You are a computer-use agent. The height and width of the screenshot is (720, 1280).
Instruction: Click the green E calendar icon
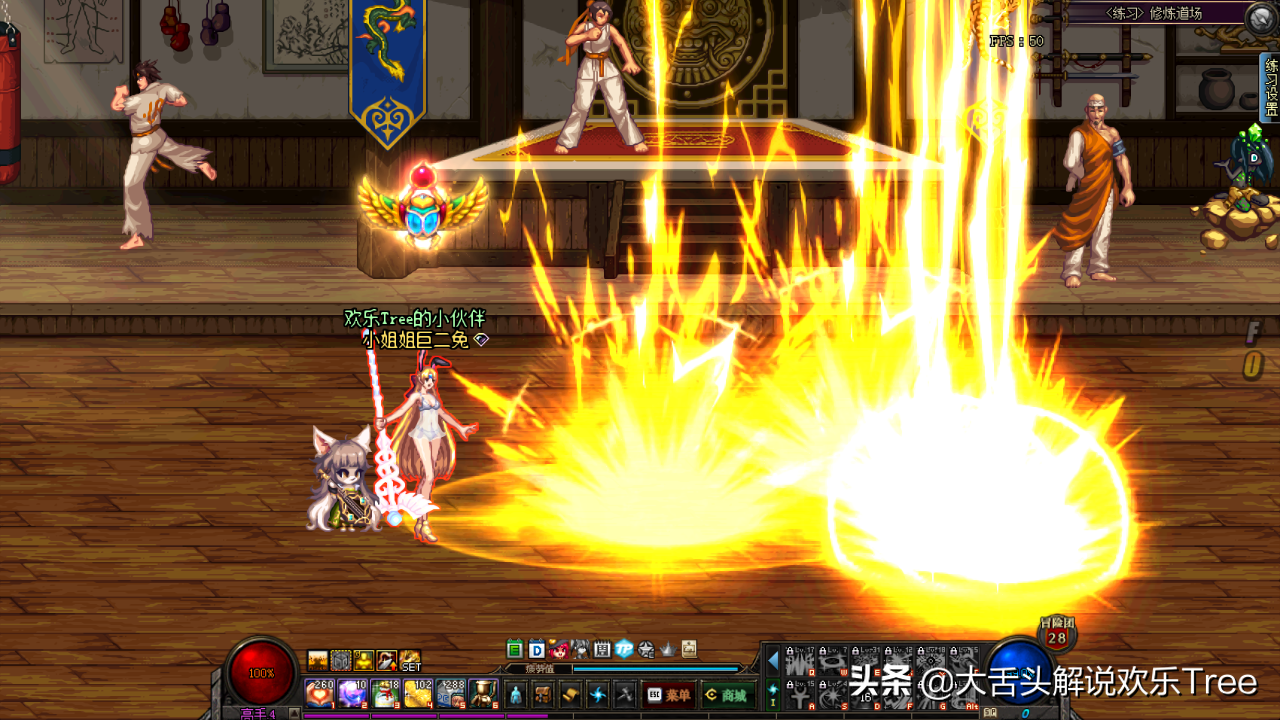515,649
